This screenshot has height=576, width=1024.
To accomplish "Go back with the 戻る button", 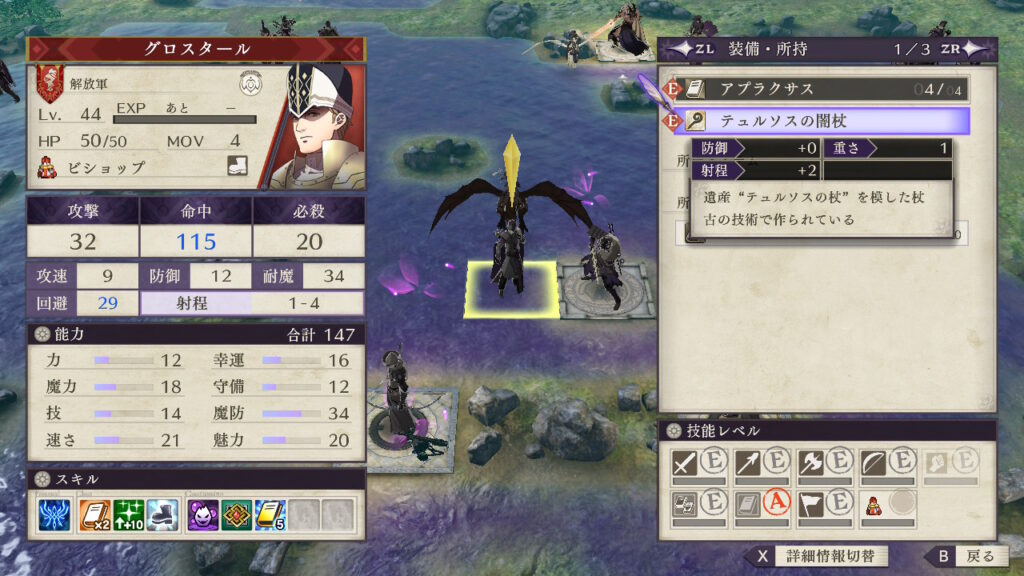I will 963,556.
